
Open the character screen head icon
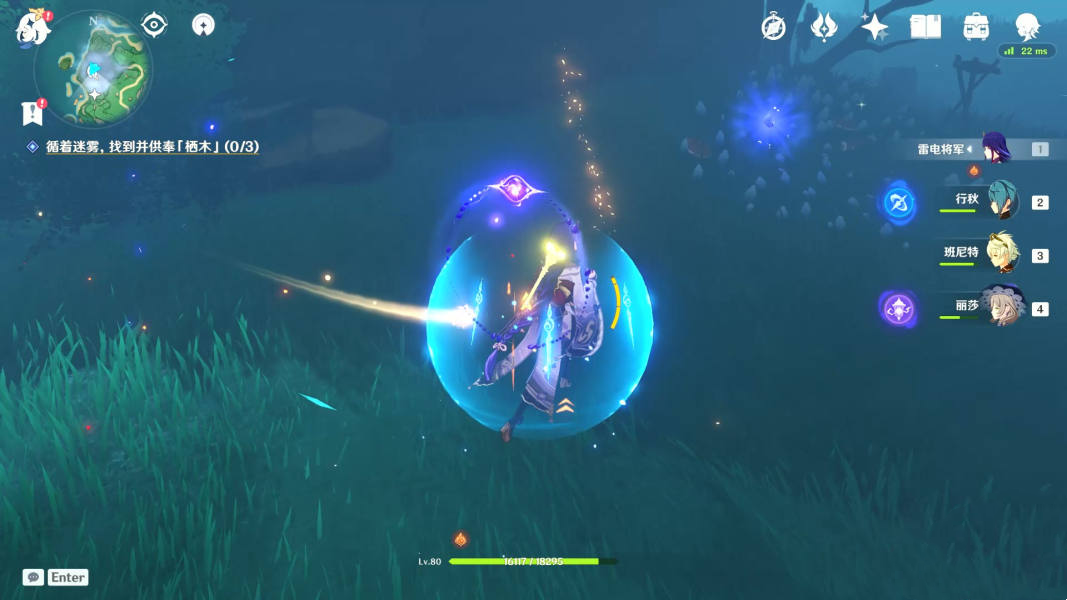coord(1027,27)
